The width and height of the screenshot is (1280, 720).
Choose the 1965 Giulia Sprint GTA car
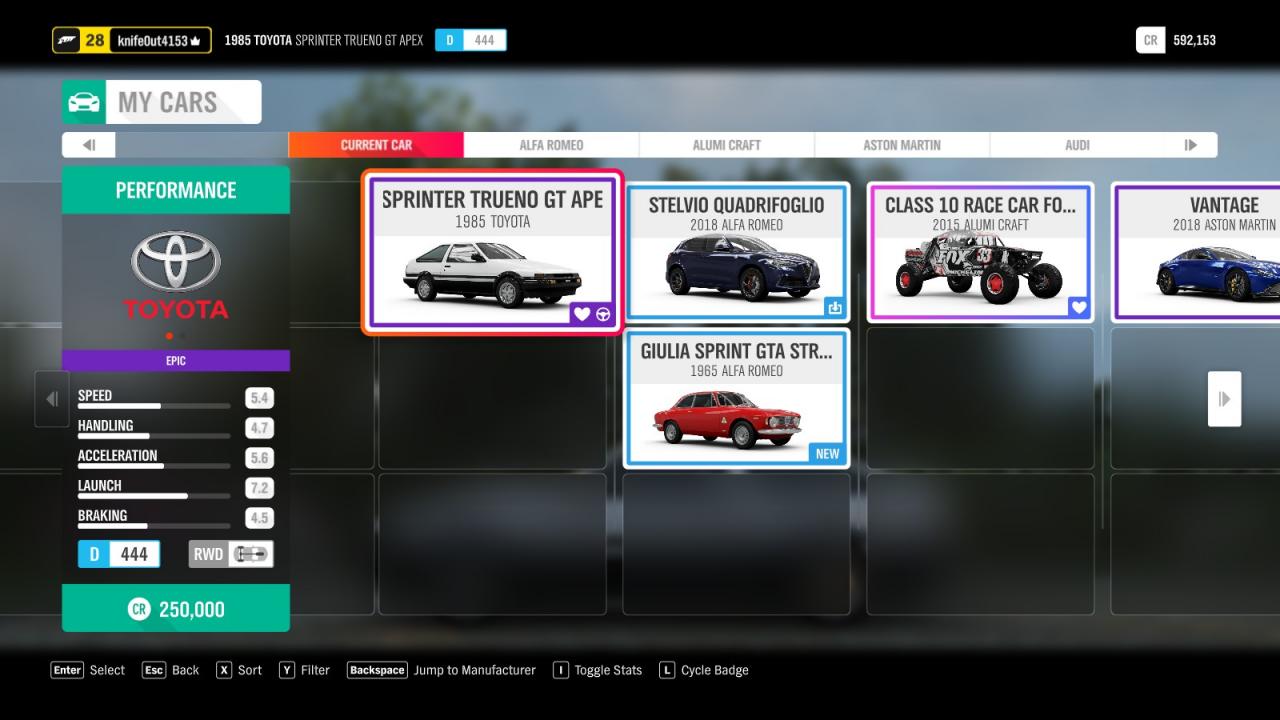(x=737, y=398)
